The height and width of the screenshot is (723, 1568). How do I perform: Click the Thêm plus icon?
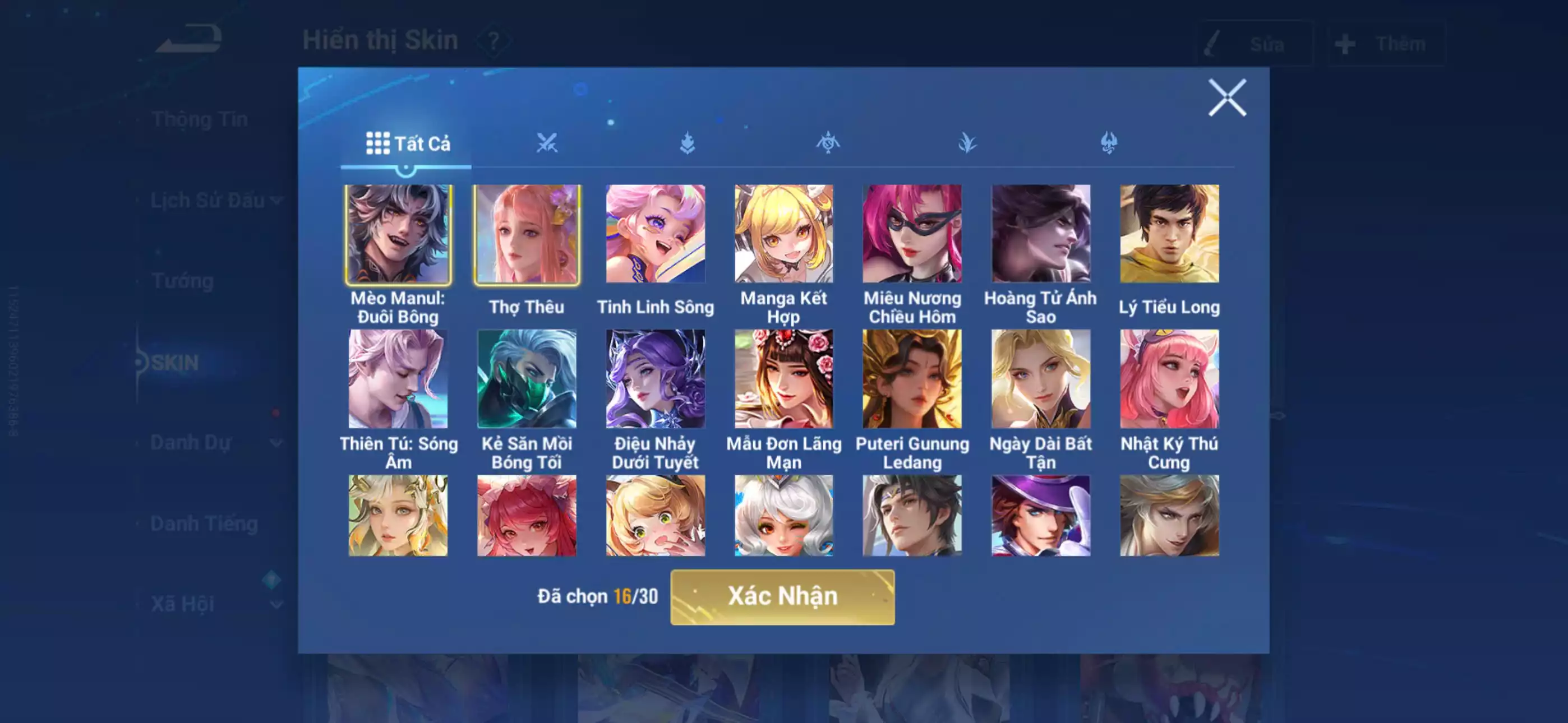[1344, 43]
